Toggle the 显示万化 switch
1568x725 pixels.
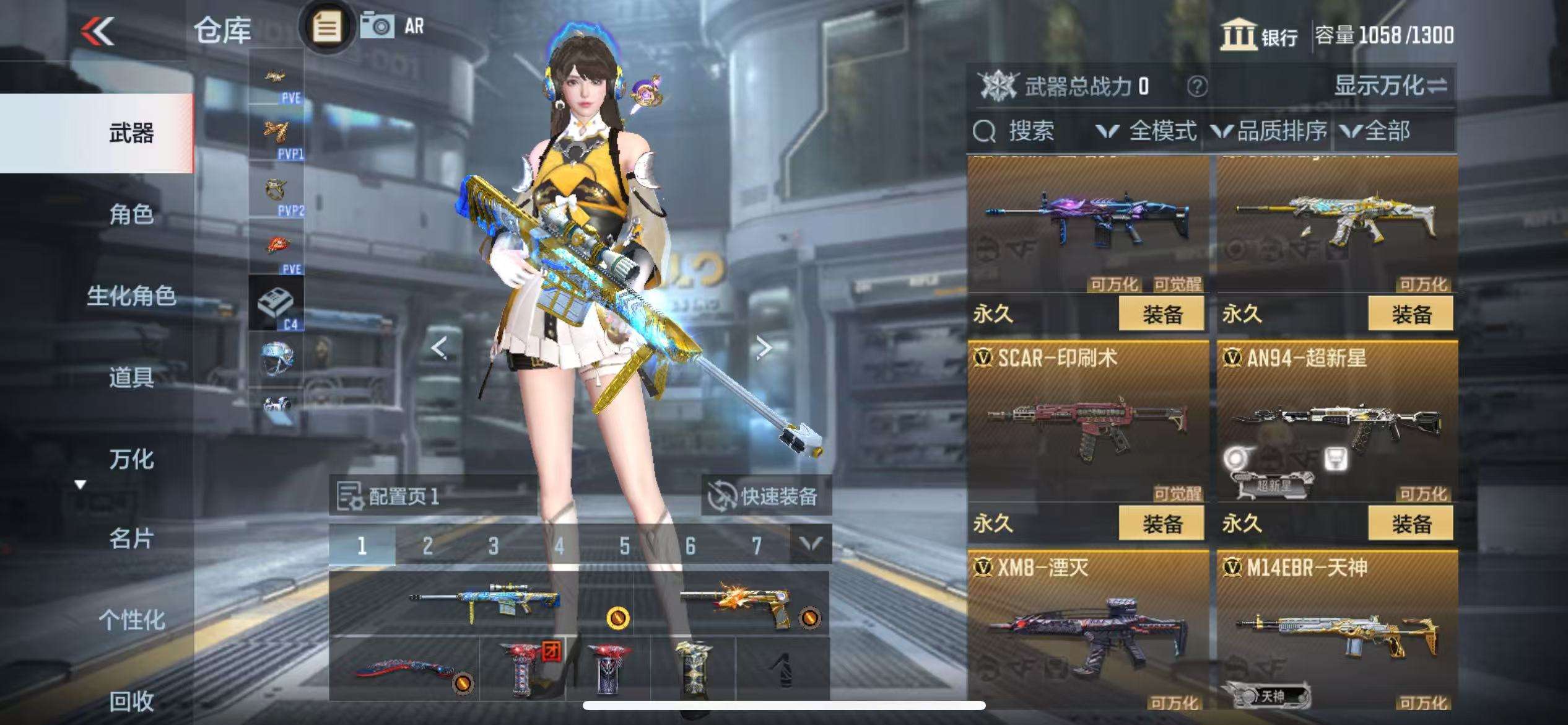pyautogui.click(x=1390, y=86)
